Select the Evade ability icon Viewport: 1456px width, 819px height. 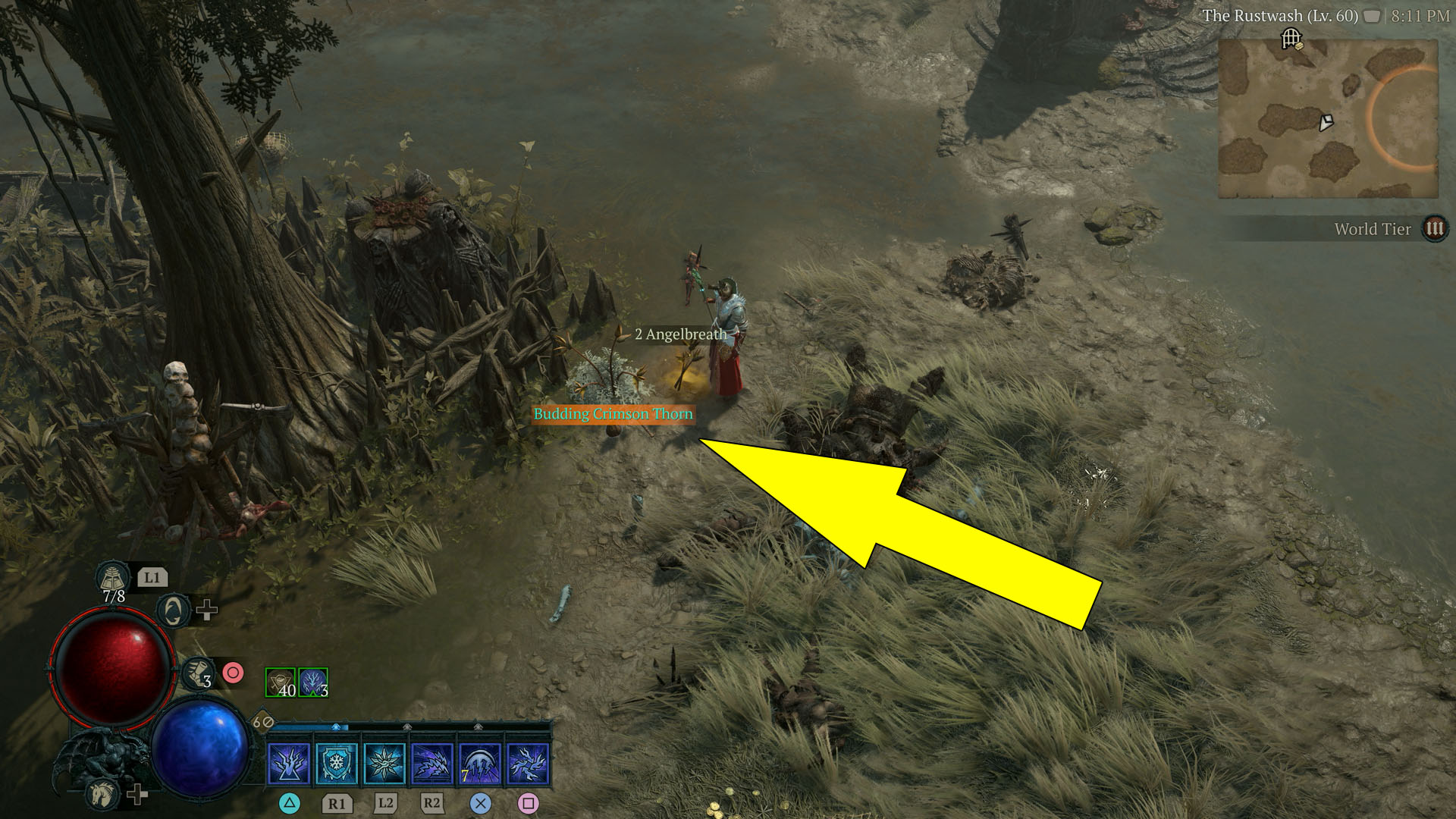173,612
